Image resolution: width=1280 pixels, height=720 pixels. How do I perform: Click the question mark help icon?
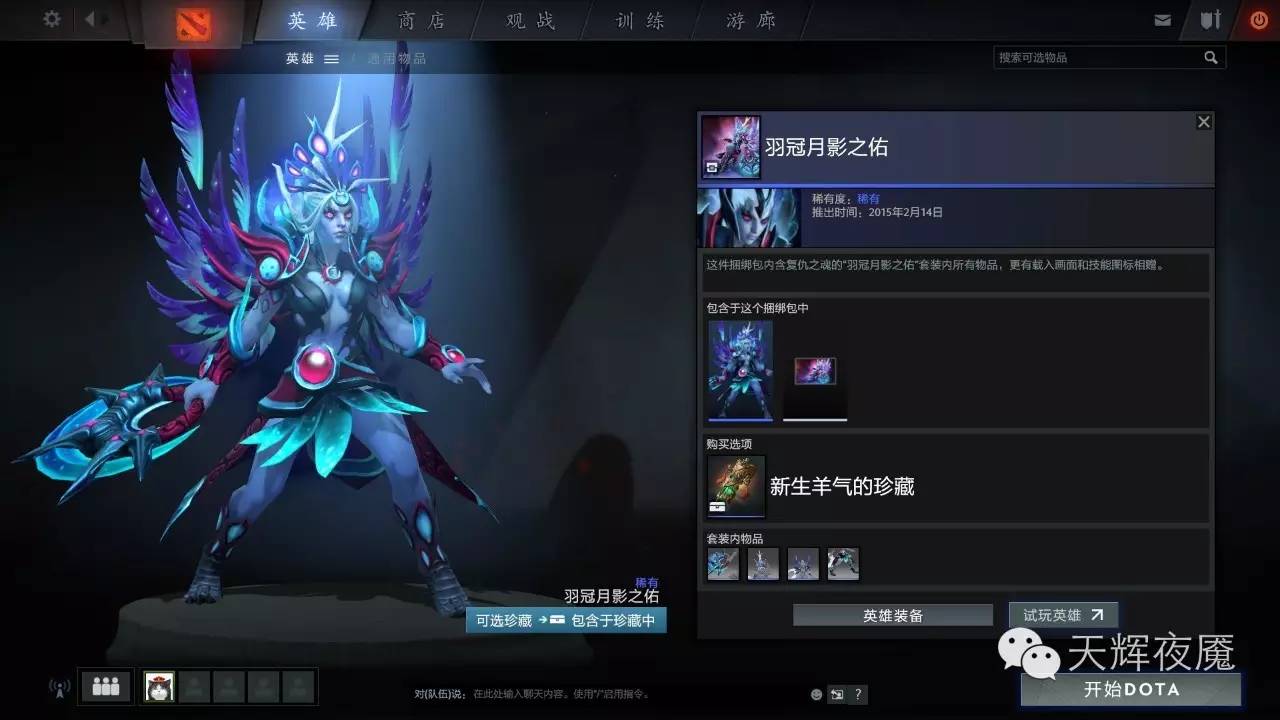[x=857, y=694]
